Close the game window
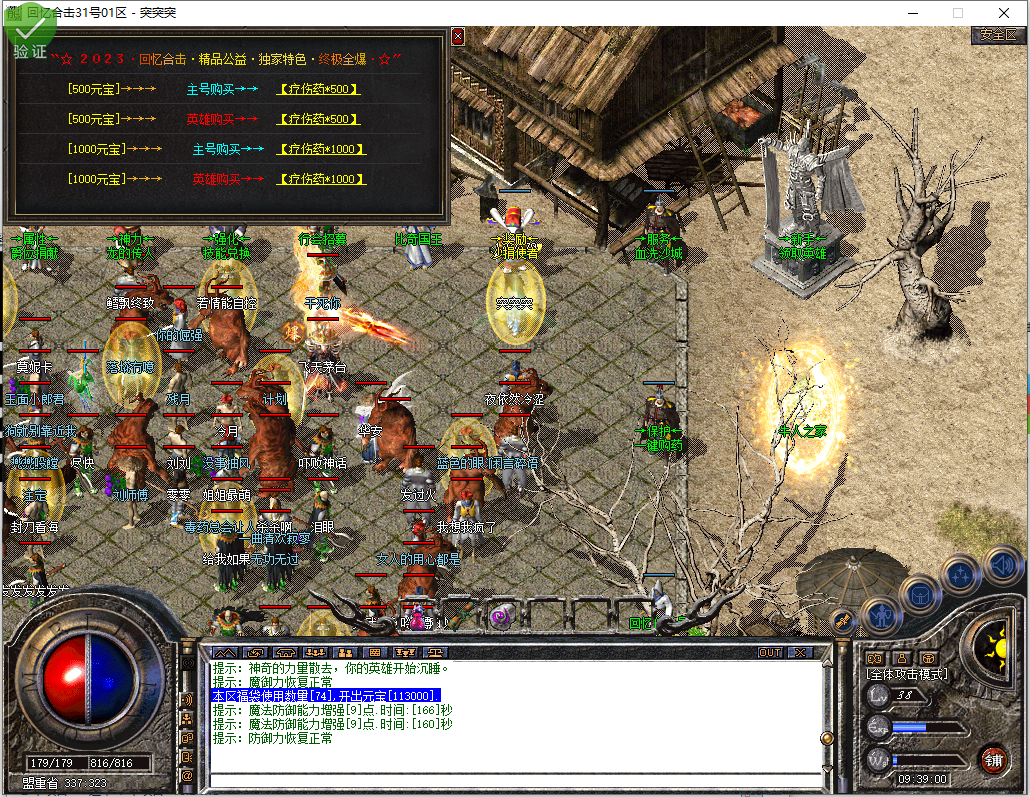 pos(1004,13)
